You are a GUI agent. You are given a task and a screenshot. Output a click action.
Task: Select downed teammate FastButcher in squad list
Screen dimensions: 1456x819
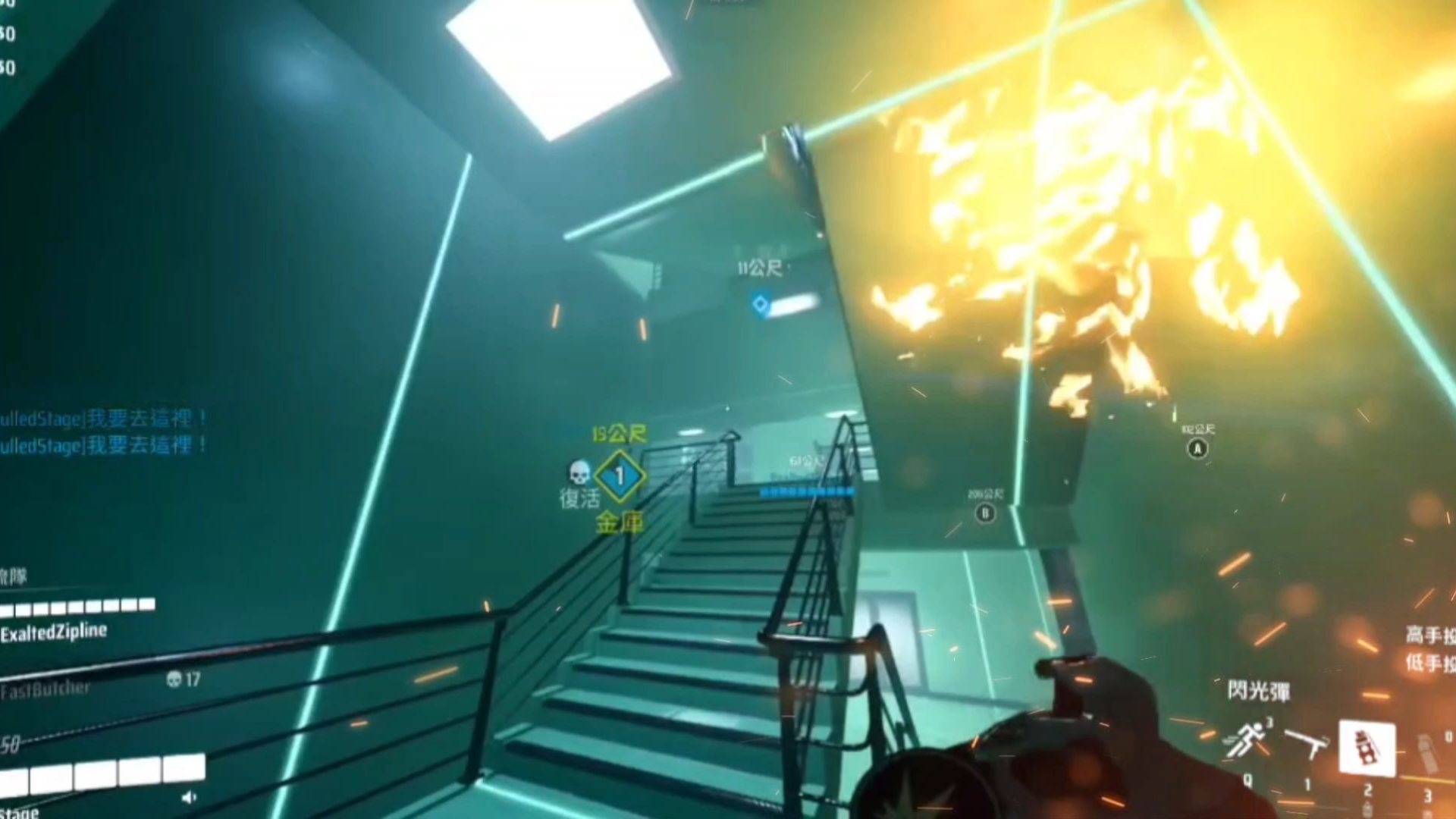45,689
